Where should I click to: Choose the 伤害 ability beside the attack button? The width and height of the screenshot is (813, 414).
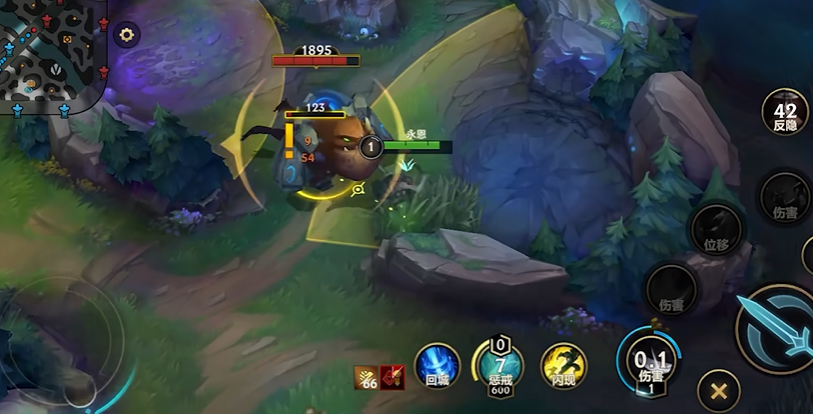[671, 289]
